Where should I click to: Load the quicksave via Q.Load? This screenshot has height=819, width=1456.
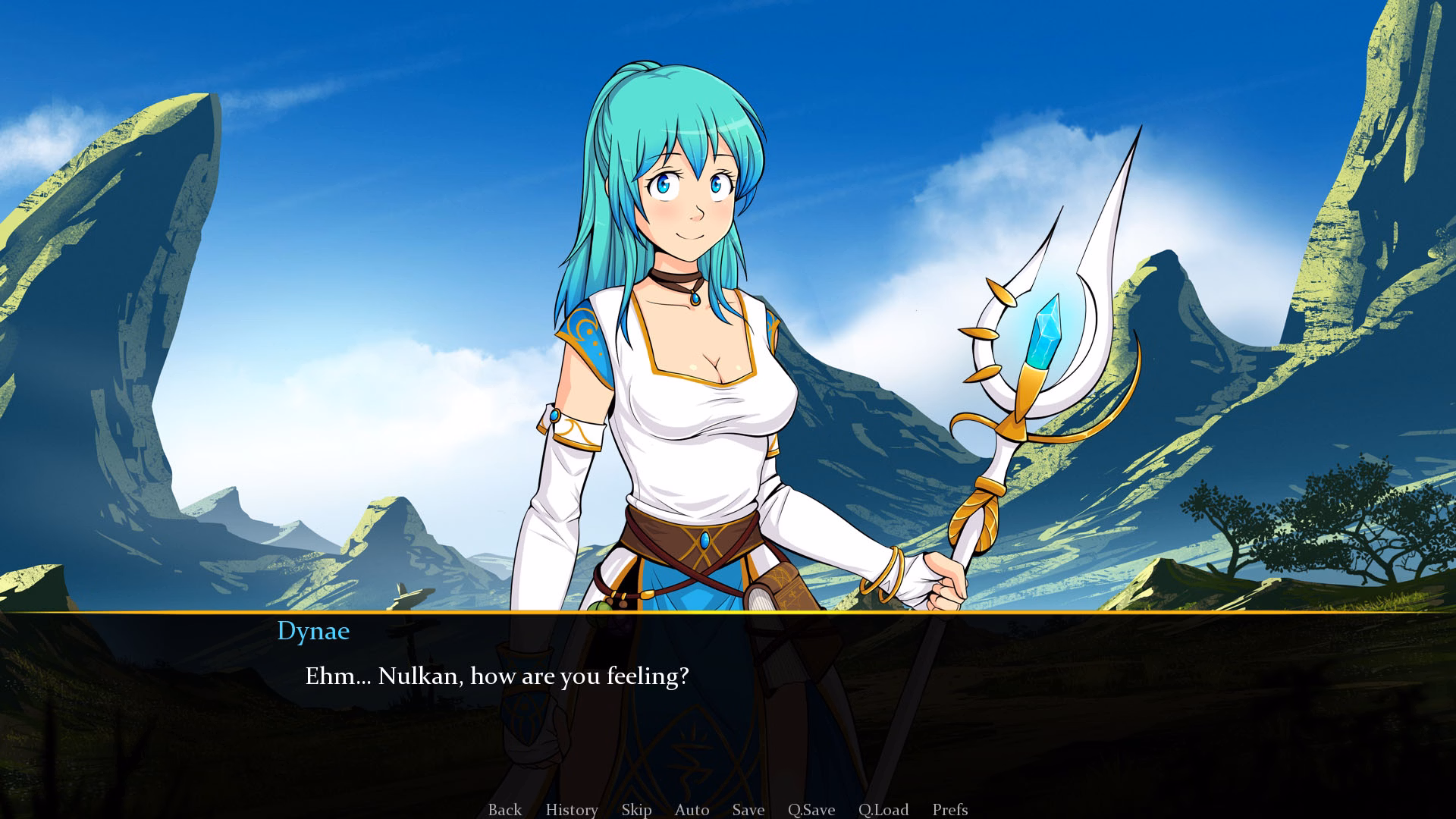pos(882,810)
